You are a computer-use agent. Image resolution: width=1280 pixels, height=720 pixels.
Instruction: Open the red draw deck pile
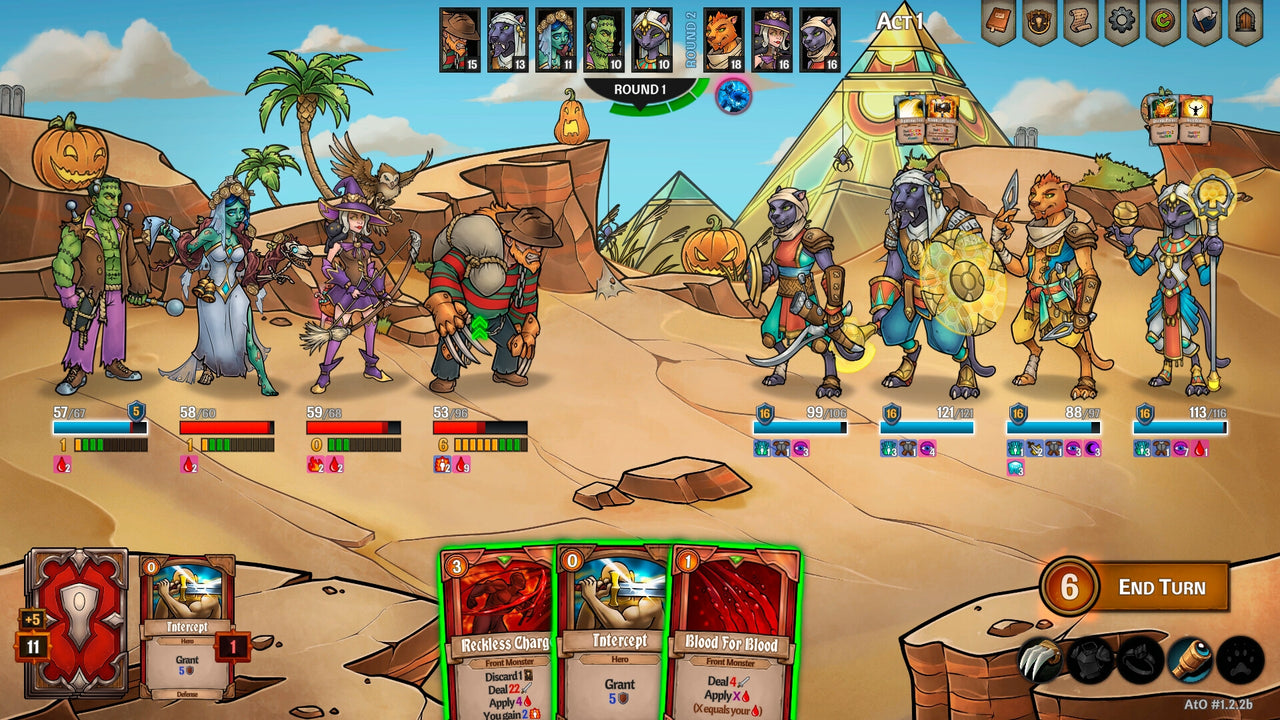77,621
